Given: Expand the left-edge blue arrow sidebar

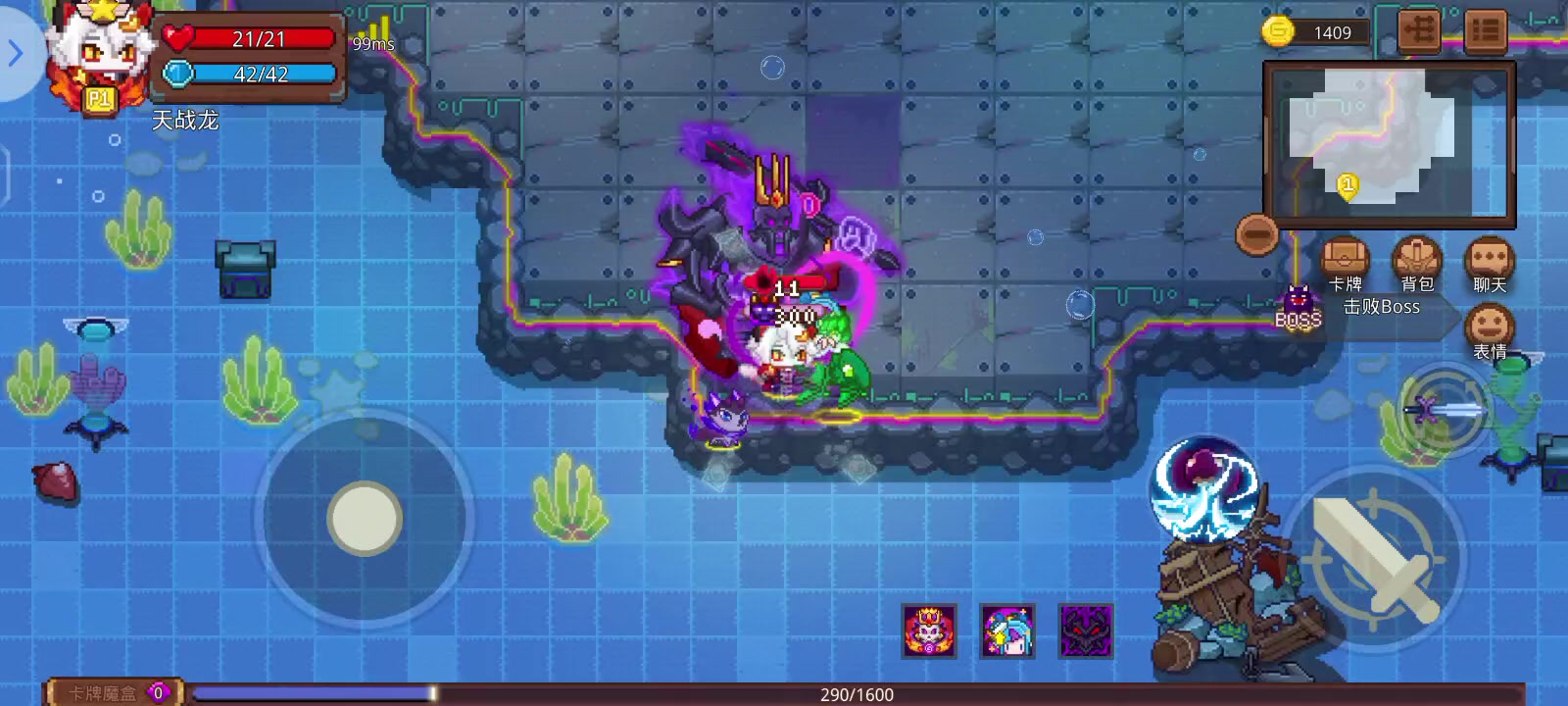Looking at the screenshot, I should (16, 54).
